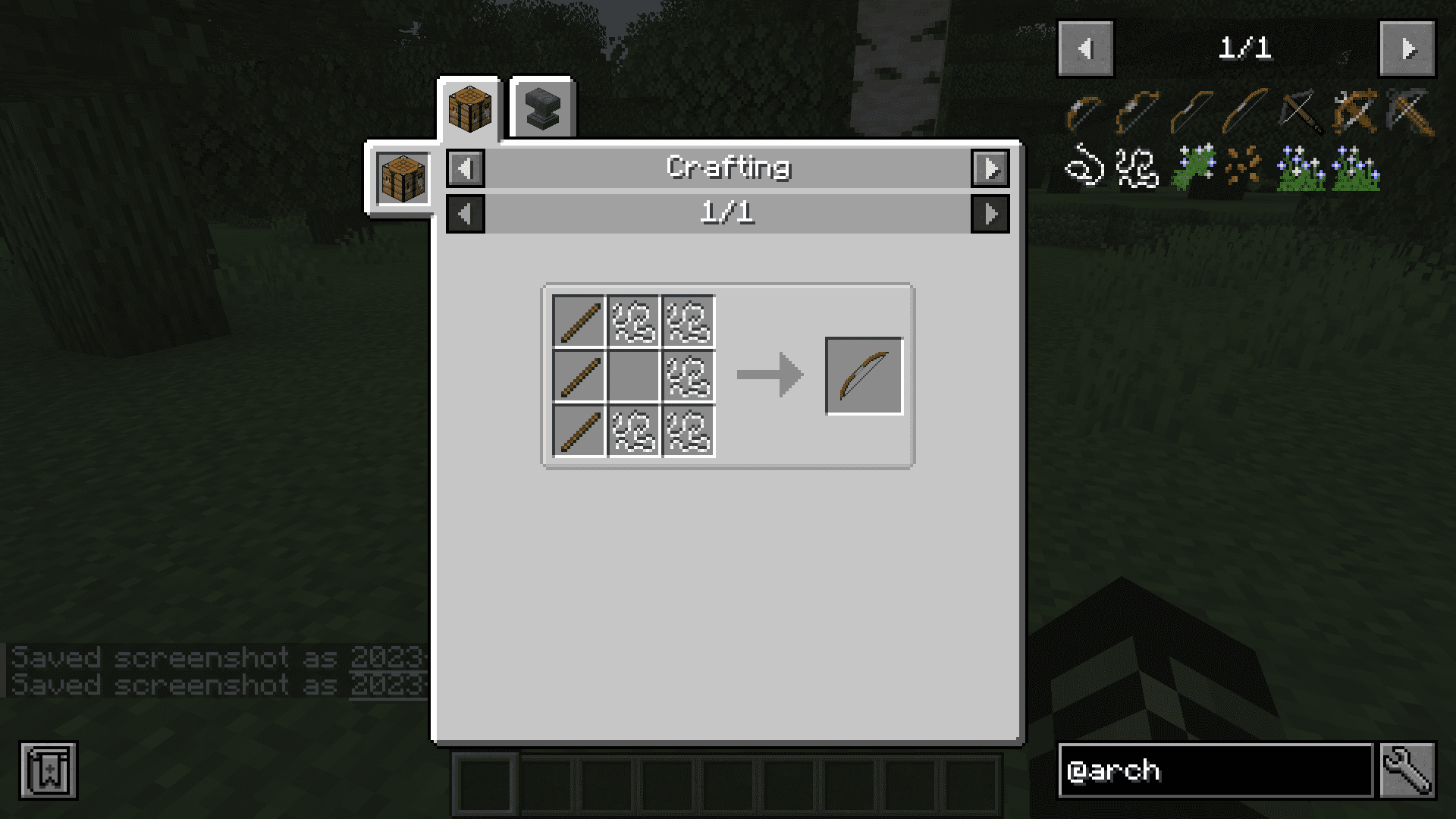The image size is (1456, 819).
Task: Focus the search box containing @arch
Action: [1215, 770]
